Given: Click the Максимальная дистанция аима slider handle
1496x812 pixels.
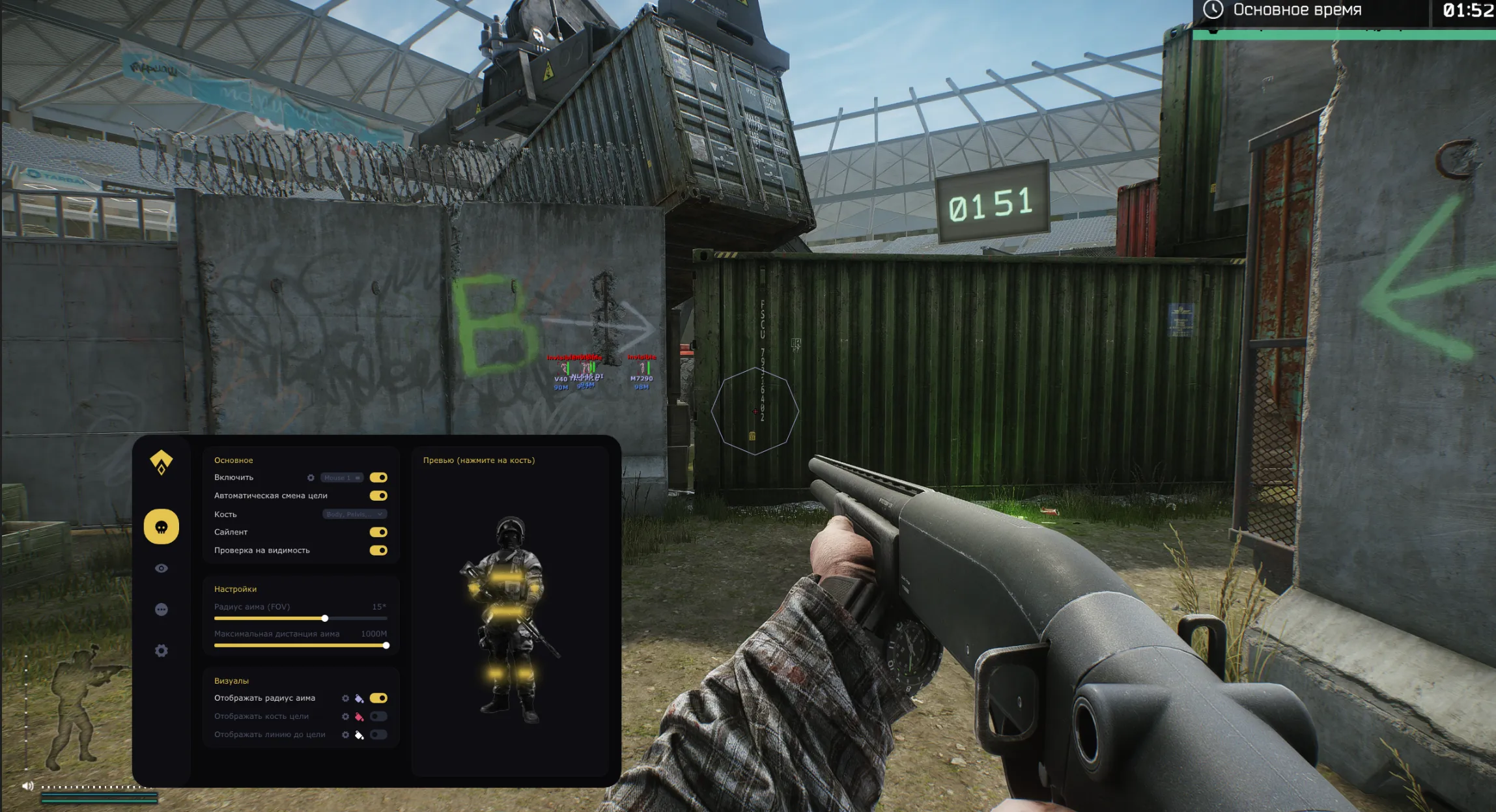Looking at the screenshot, I should pos(386,645).
